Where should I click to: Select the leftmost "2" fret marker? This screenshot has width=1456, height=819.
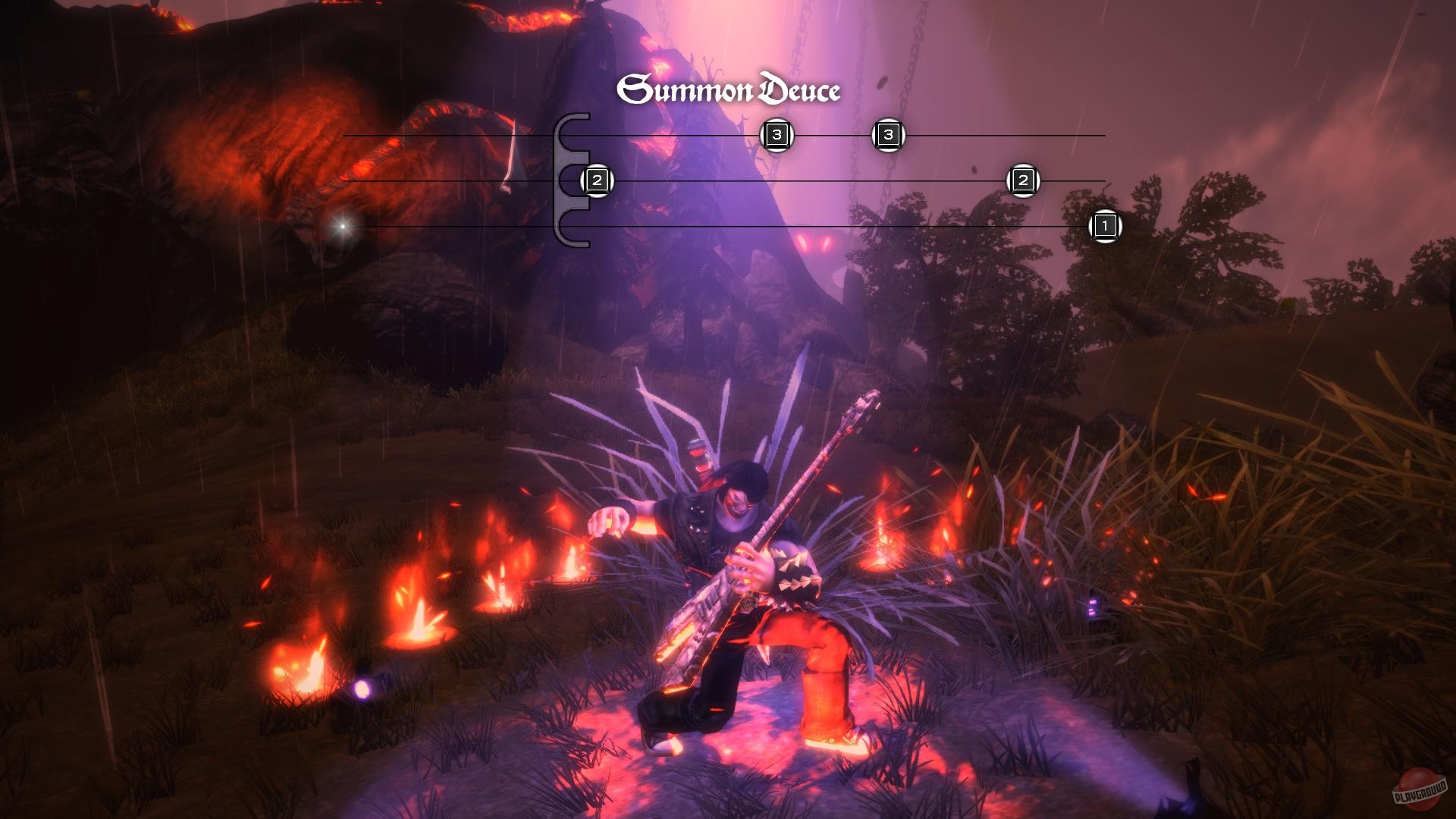click(x=596, y=180)
